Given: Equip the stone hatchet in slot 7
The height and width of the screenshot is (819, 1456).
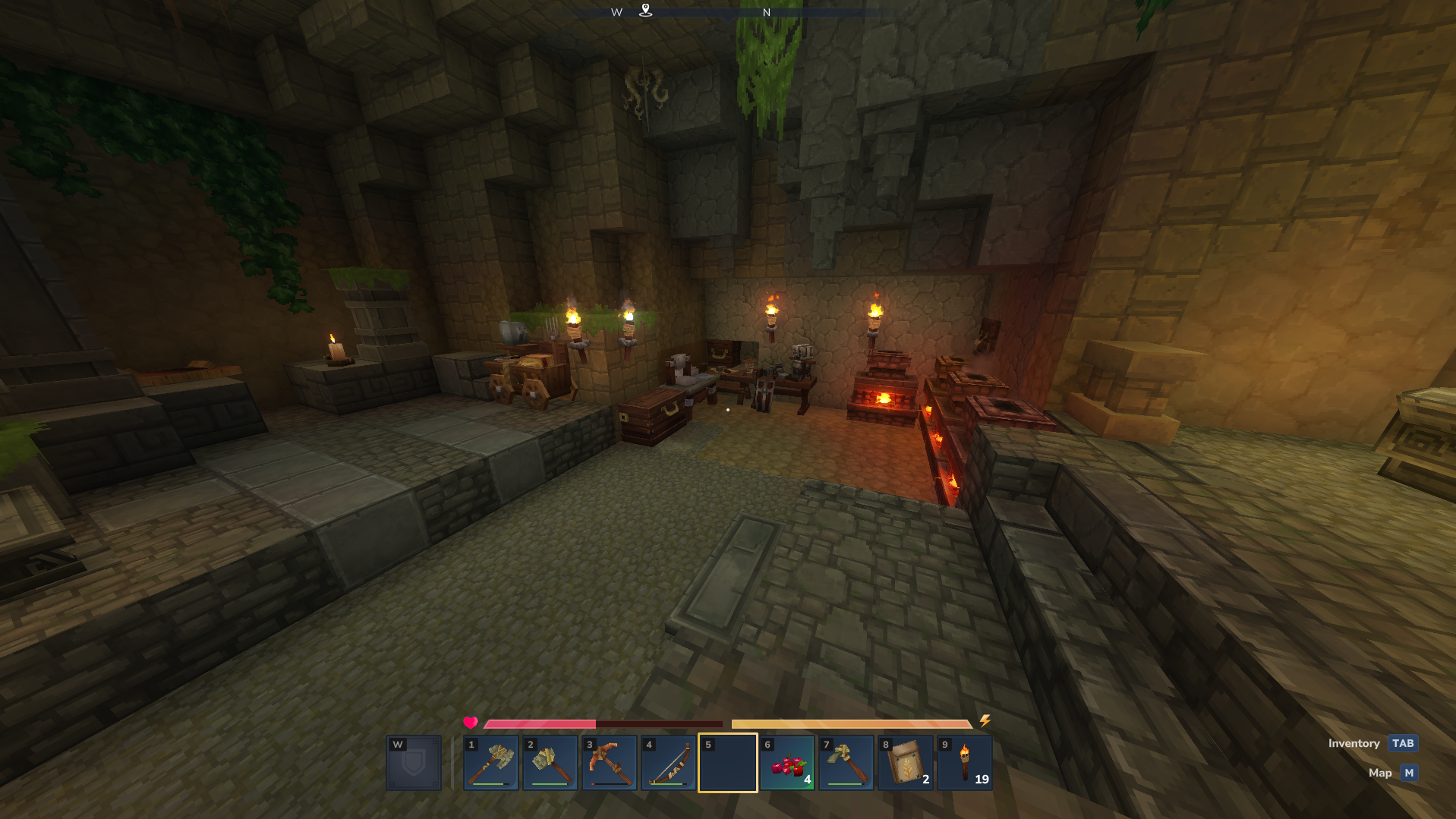Looking at the screenshot, I should pos(846,763).
